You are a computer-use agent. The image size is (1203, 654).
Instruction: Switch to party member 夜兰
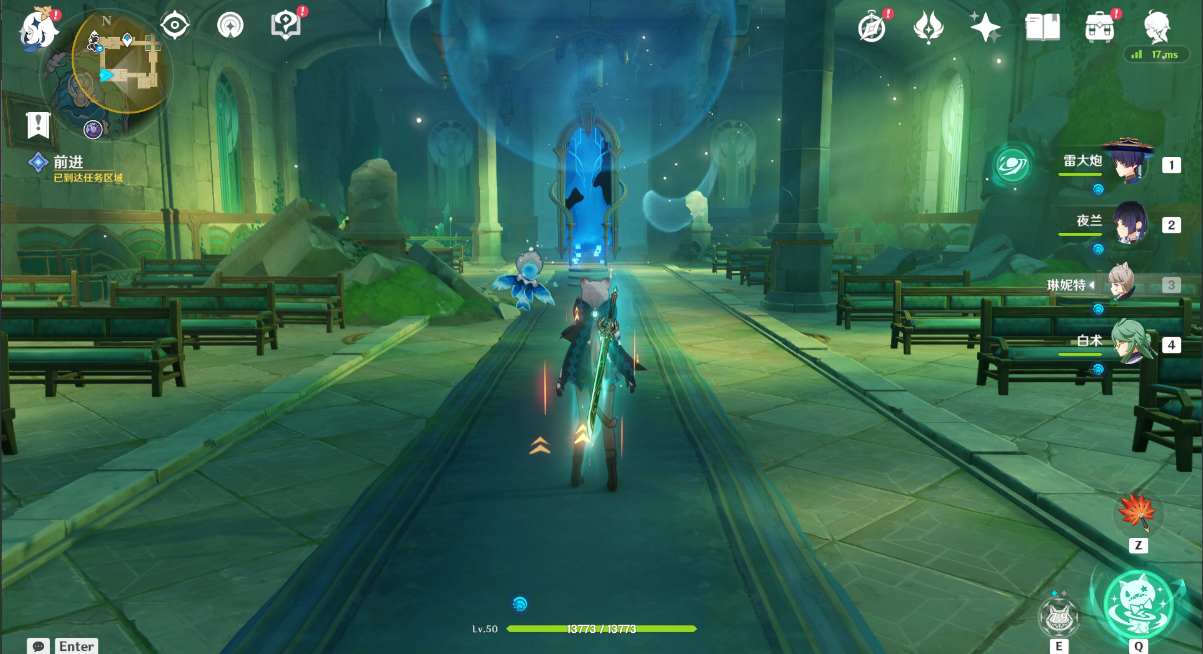pos(1127,223)
